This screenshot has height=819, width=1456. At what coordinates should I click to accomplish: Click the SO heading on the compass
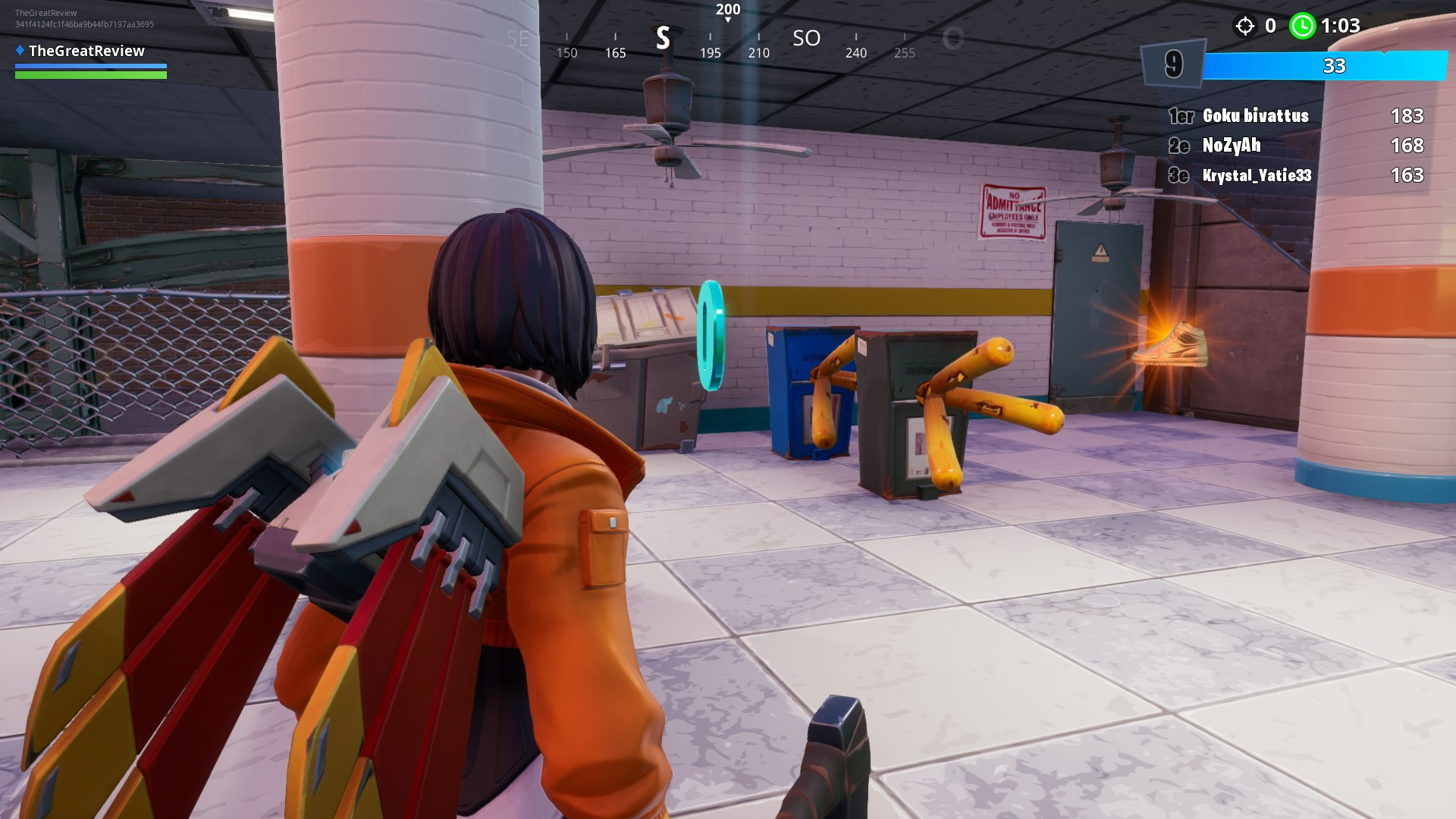coord(806,39)
